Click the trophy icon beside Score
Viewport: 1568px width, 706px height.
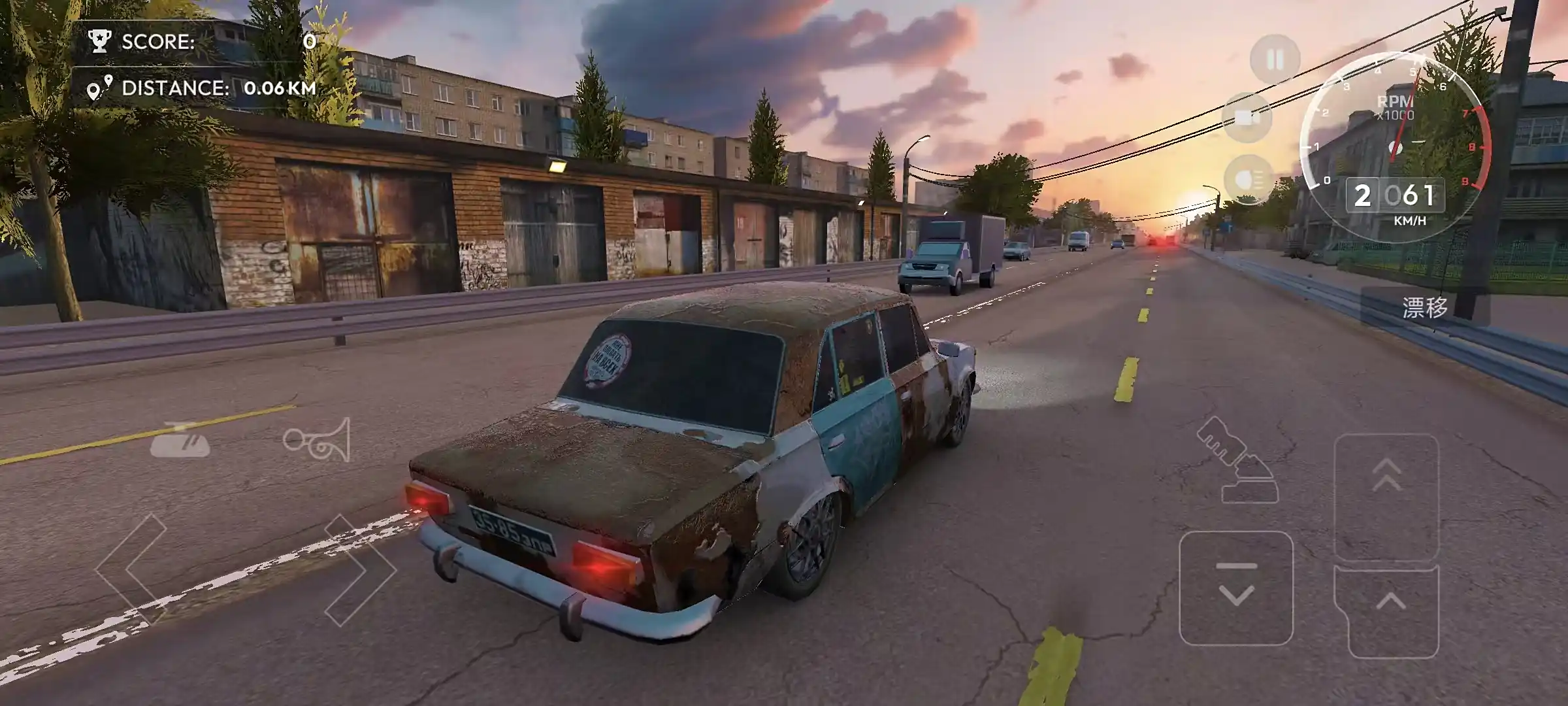click(x=99, y=41)
